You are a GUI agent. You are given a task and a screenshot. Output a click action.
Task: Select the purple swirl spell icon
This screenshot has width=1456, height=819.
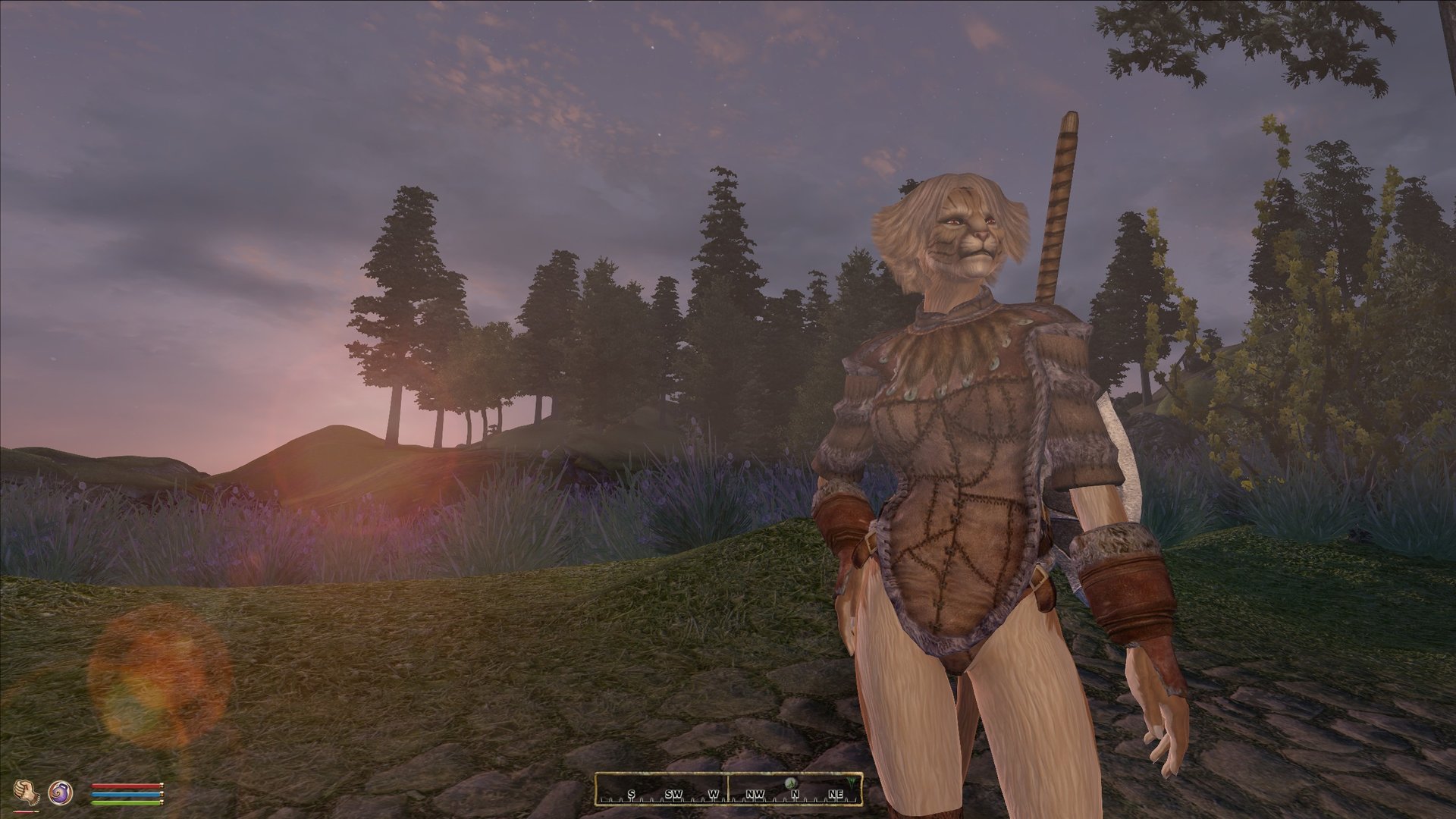(59, 793)
